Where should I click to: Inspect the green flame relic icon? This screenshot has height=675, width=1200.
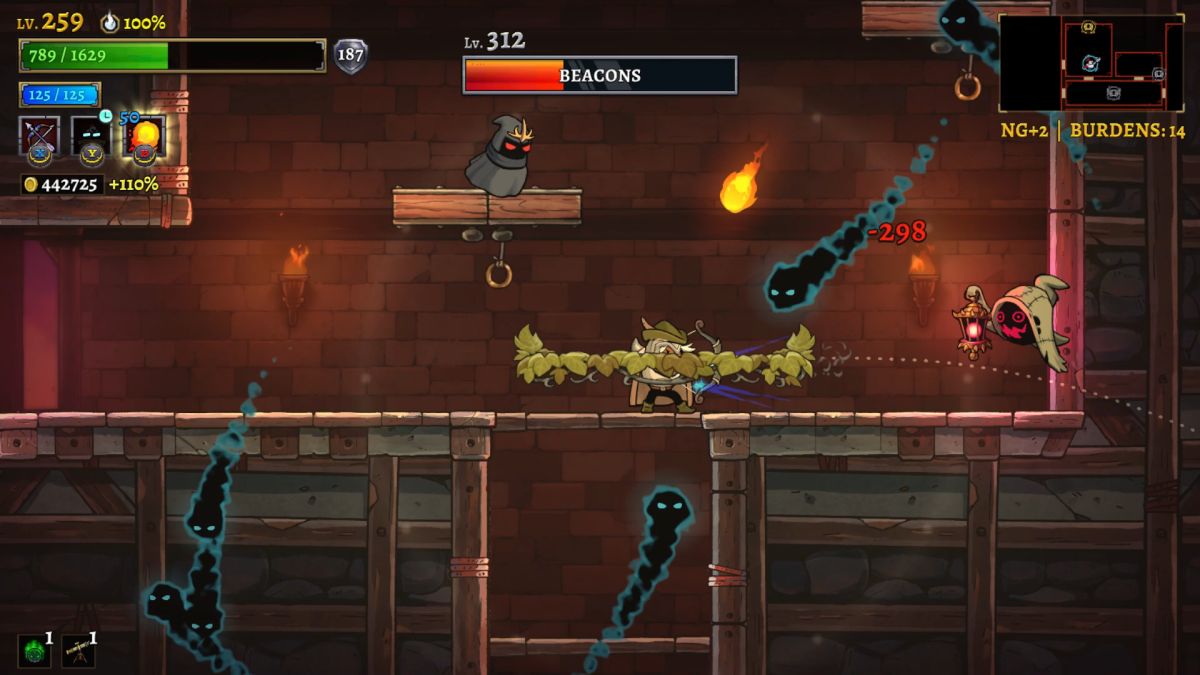pos(34,650)
